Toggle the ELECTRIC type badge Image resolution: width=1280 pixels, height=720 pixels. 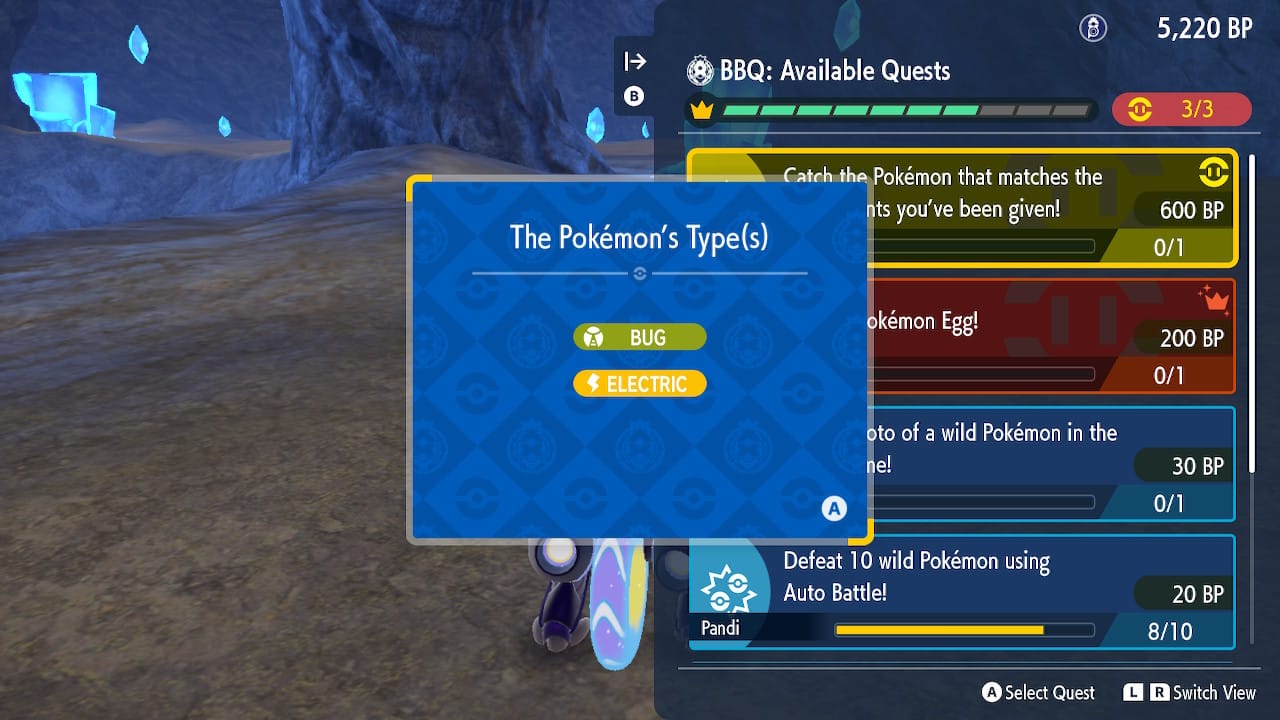(639, 382)
